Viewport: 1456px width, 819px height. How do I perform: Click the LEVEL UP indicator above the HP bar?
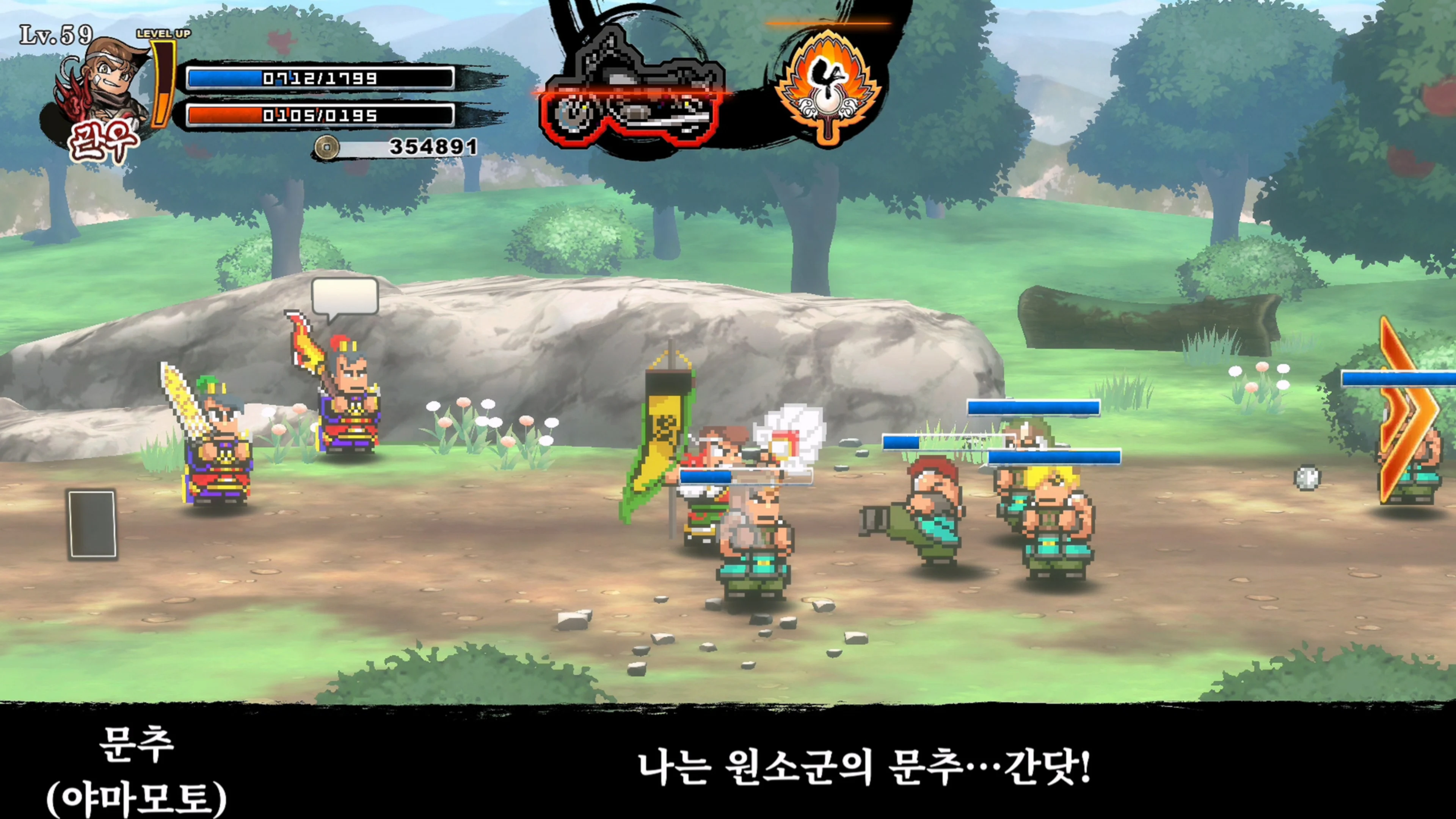(x=164, y=34)
